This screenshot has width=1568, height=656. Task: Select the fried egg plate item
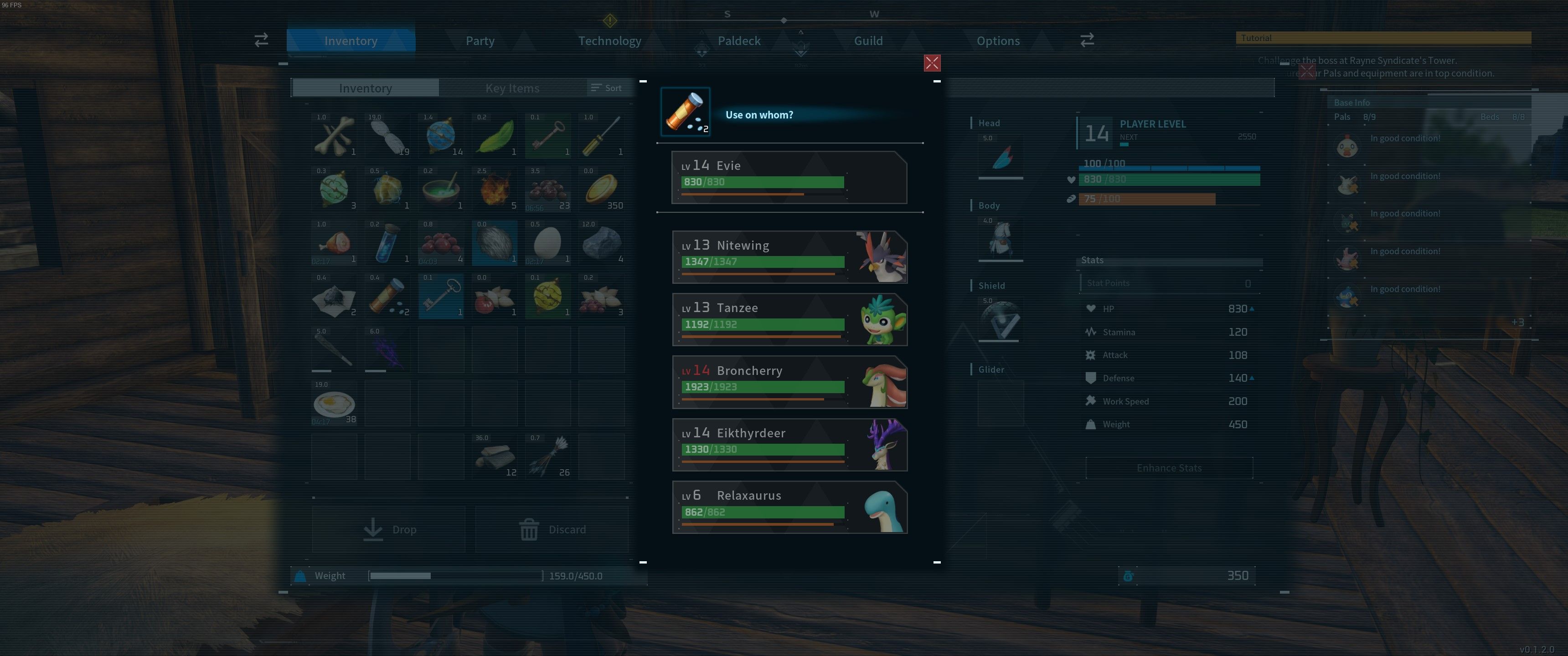pos(334,403)
